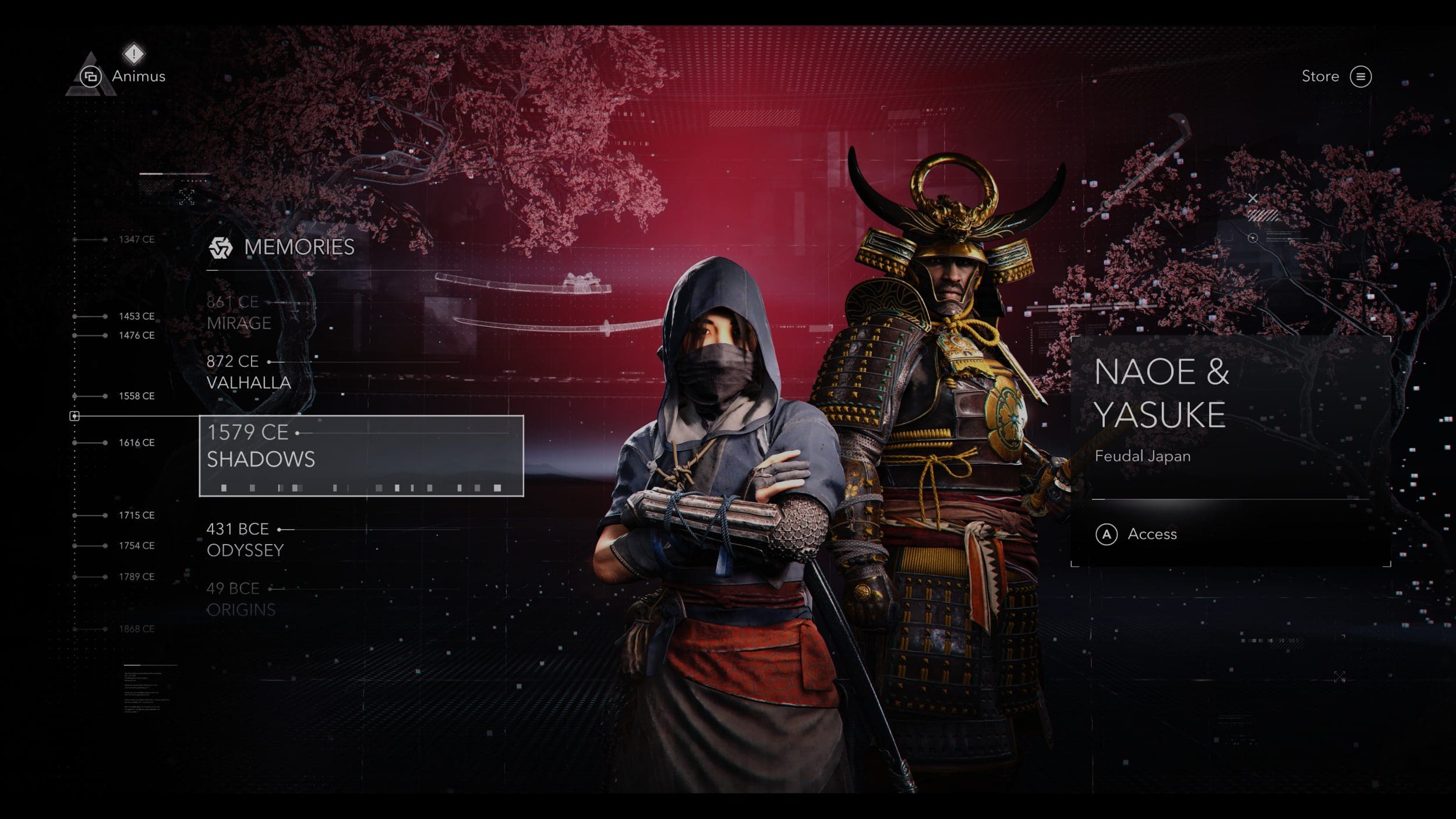Screen dimensions: 1456x819
Task: Open the 431 BCE Odyssey memory
Action: (x=245, y=539)
